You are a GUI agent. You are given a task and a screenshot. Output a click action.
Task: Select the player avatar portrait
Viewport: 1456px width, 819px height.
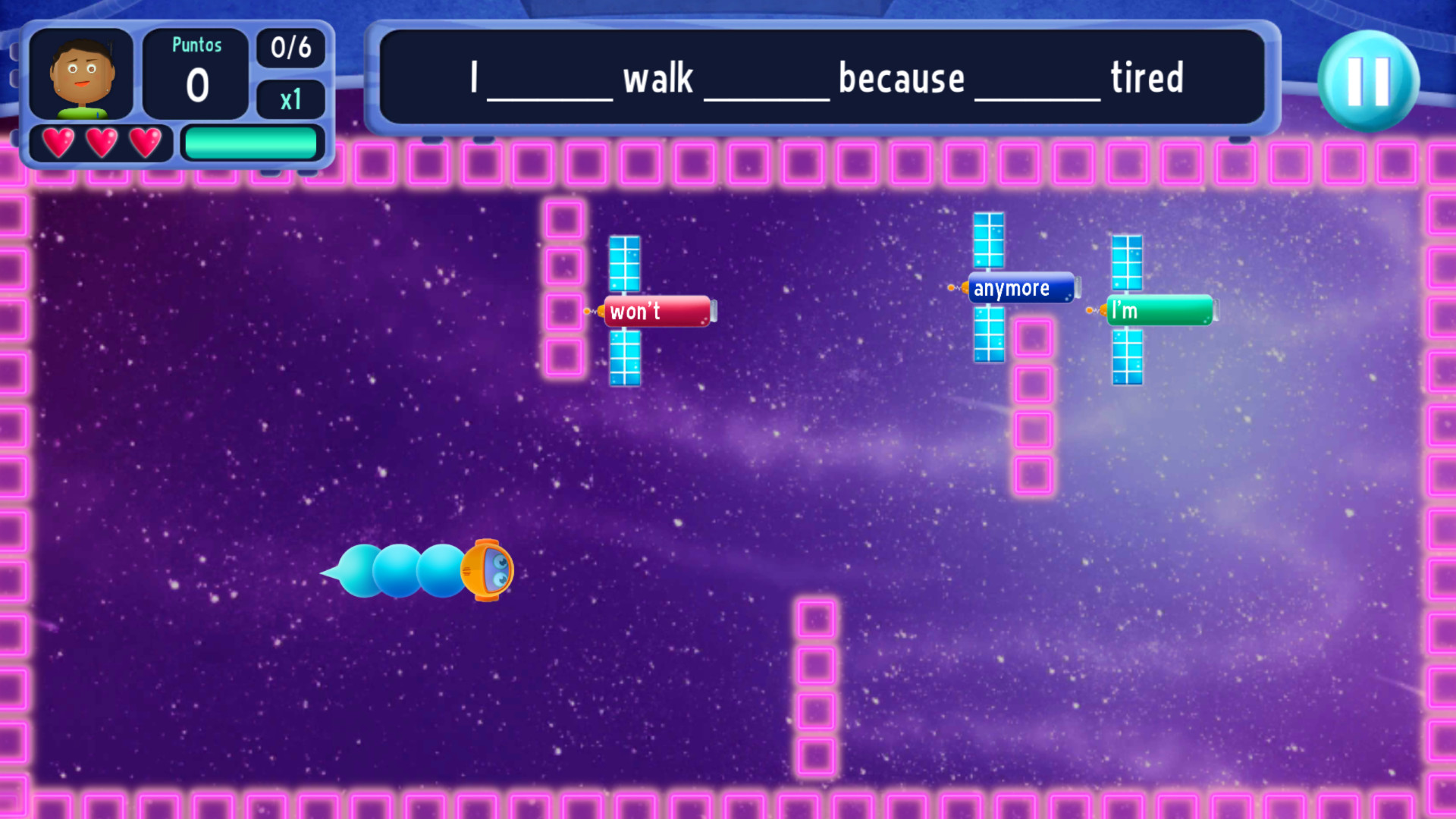coord(82,75)
